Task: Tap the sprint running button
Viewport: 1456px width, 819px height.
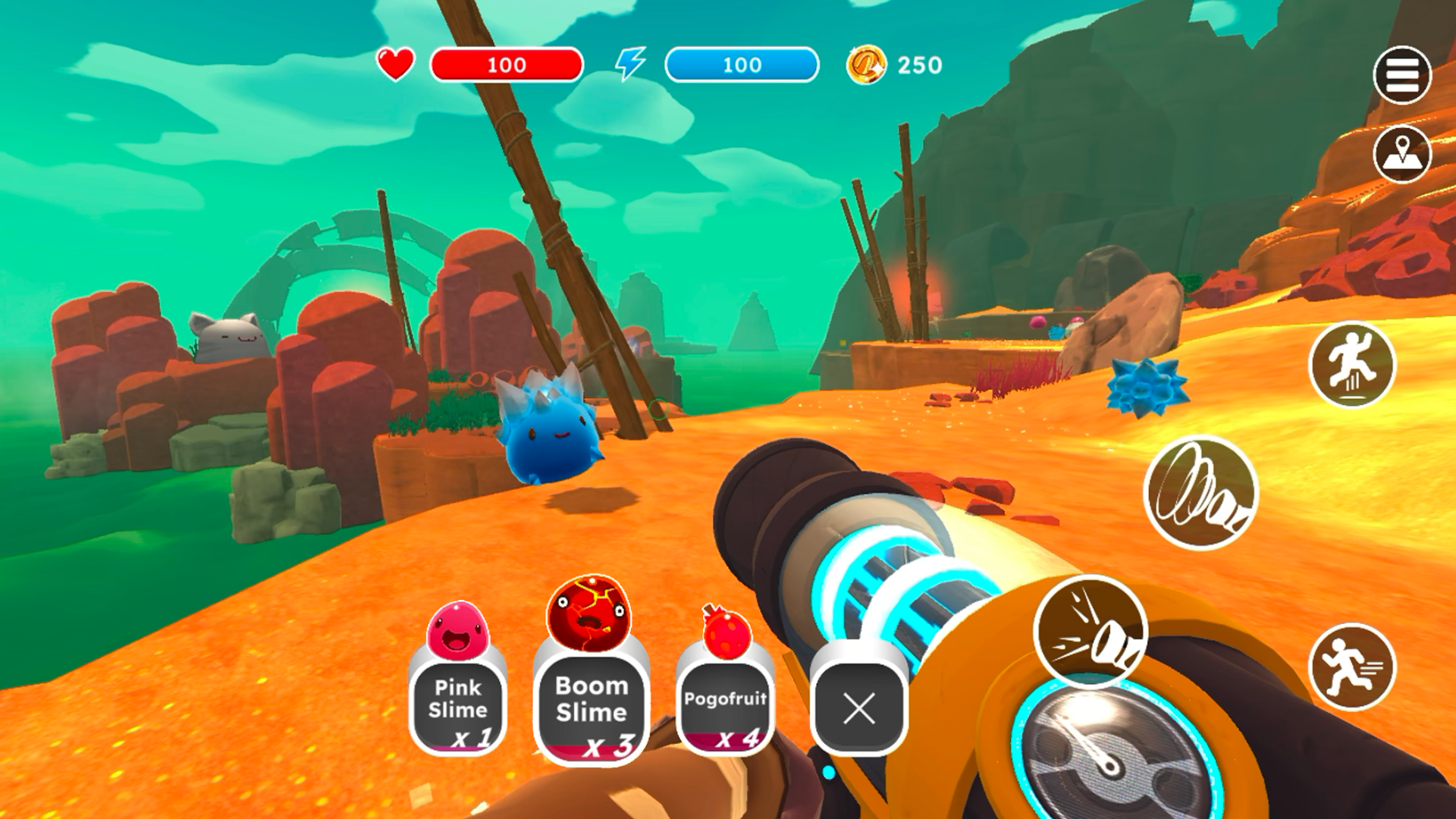Action: [1351, 667]
